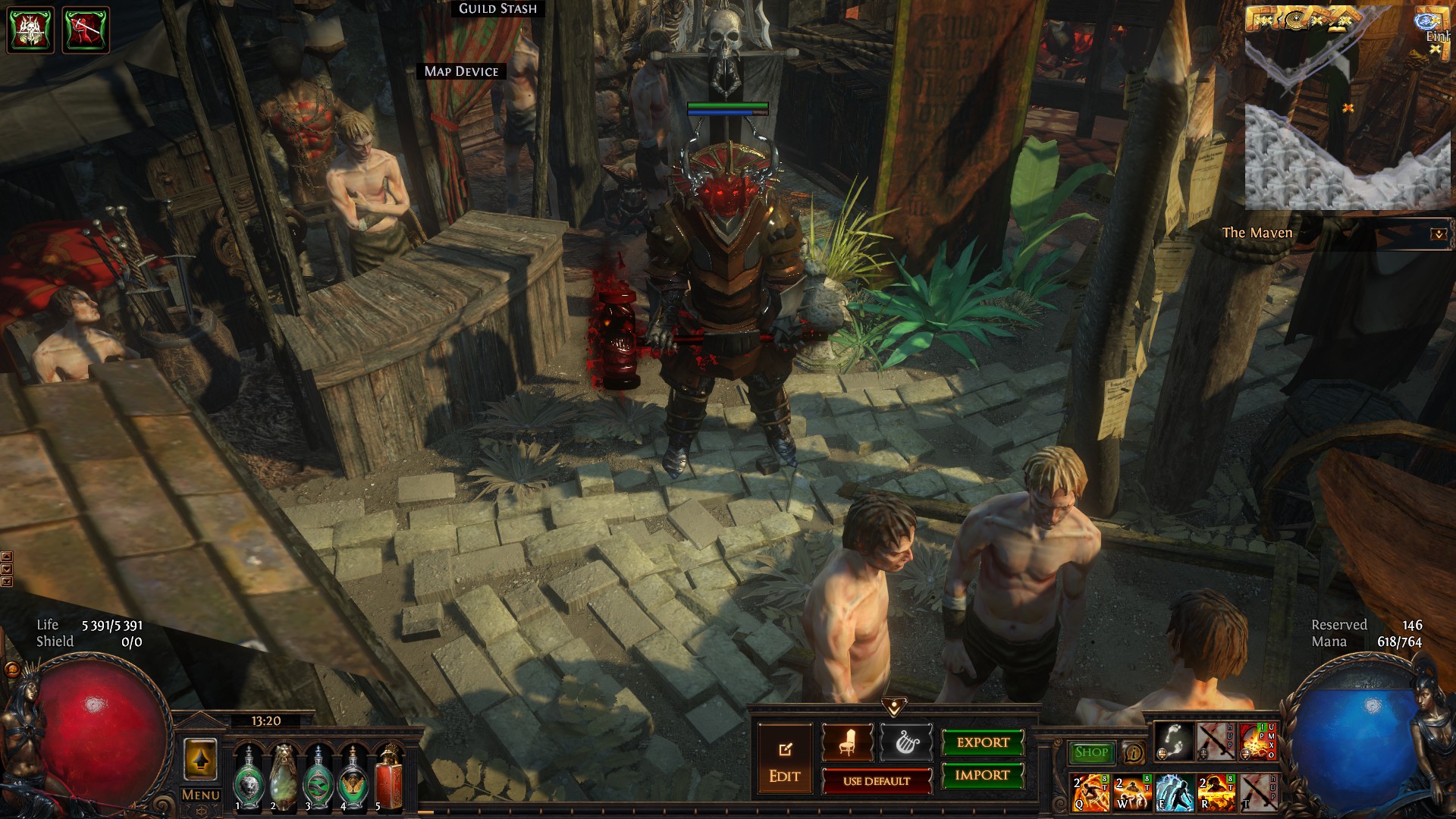This screenshot has height=819, width=1456.
Task: Expand The Maven quest tracker dropdown
Action: click(1438, 234)
